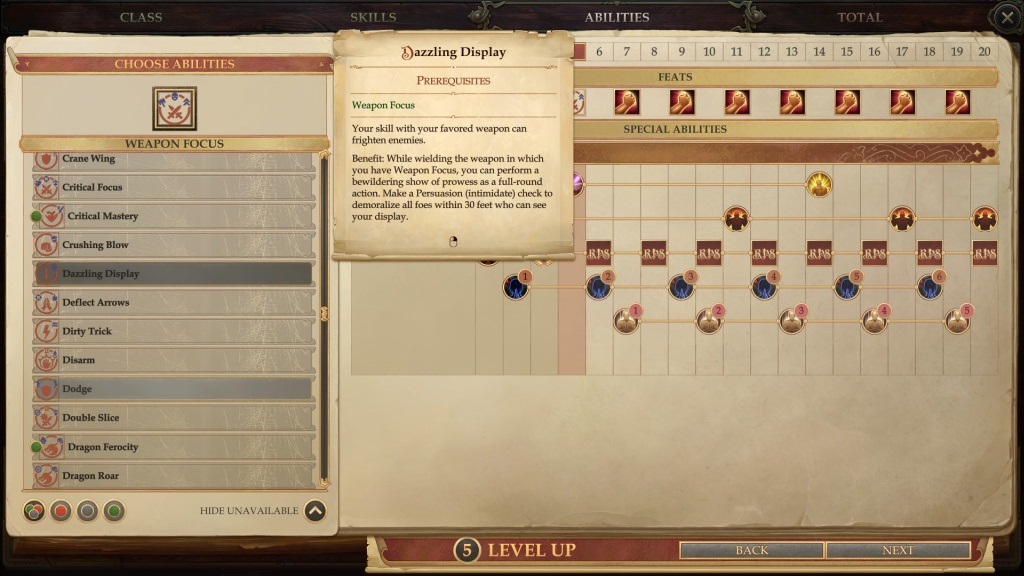Pick Deflect Arrows from the feat list
The image size is (1024, 576).
point(175,303)
